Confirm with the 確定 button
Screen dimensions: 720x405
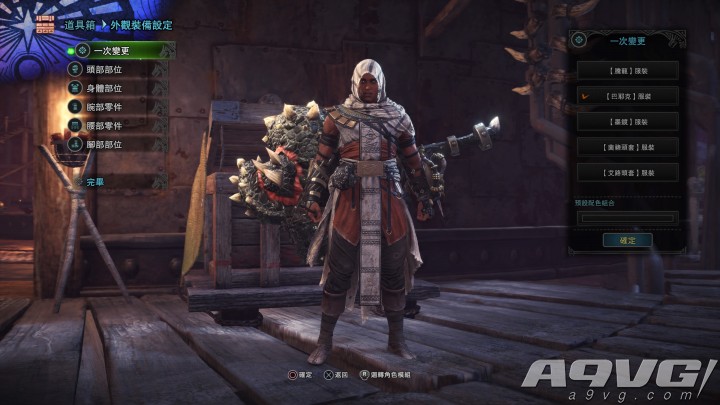(627, 240)
